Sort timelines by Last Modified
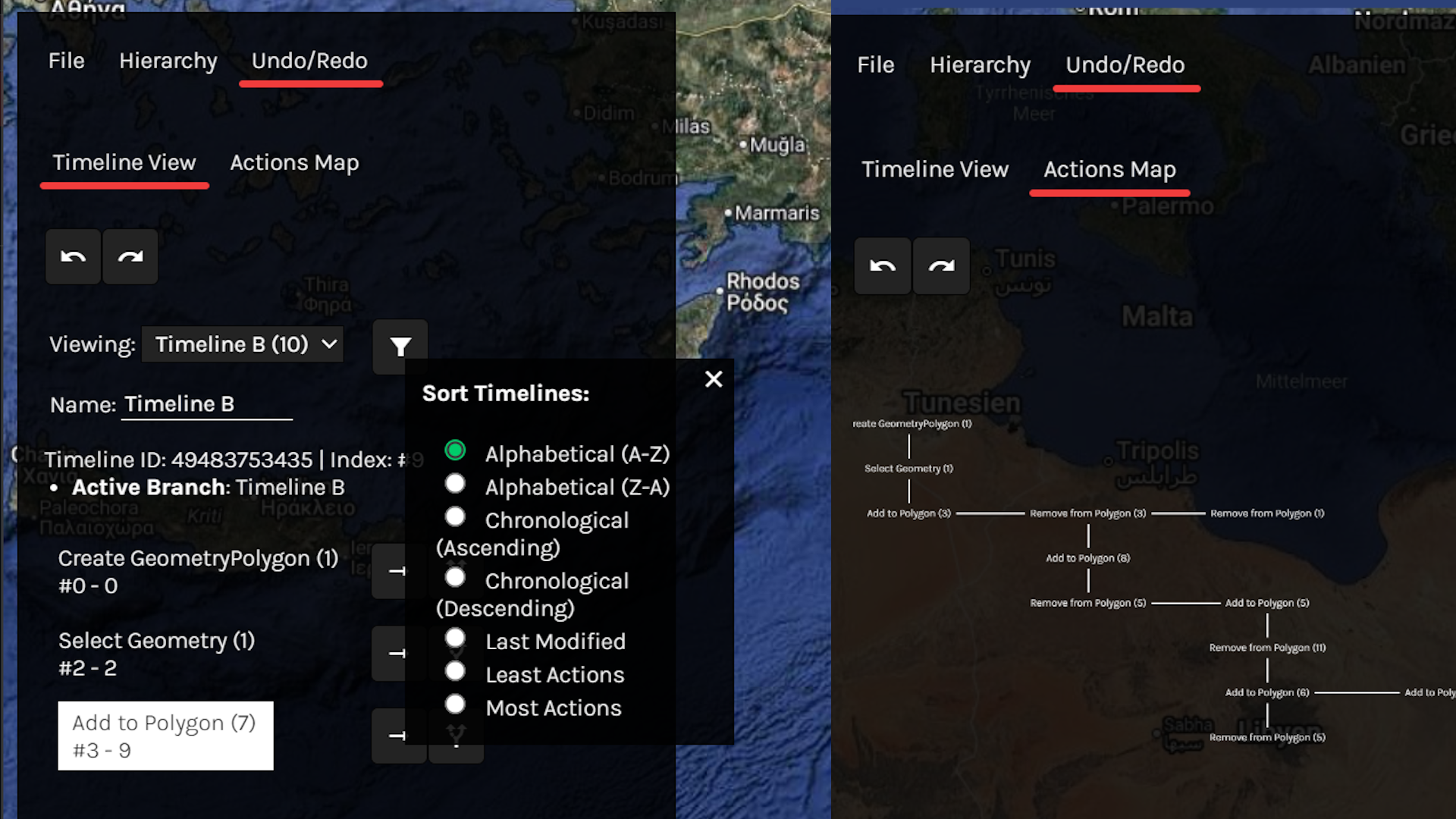1456x819 pixels. click(x=455, y=639)
